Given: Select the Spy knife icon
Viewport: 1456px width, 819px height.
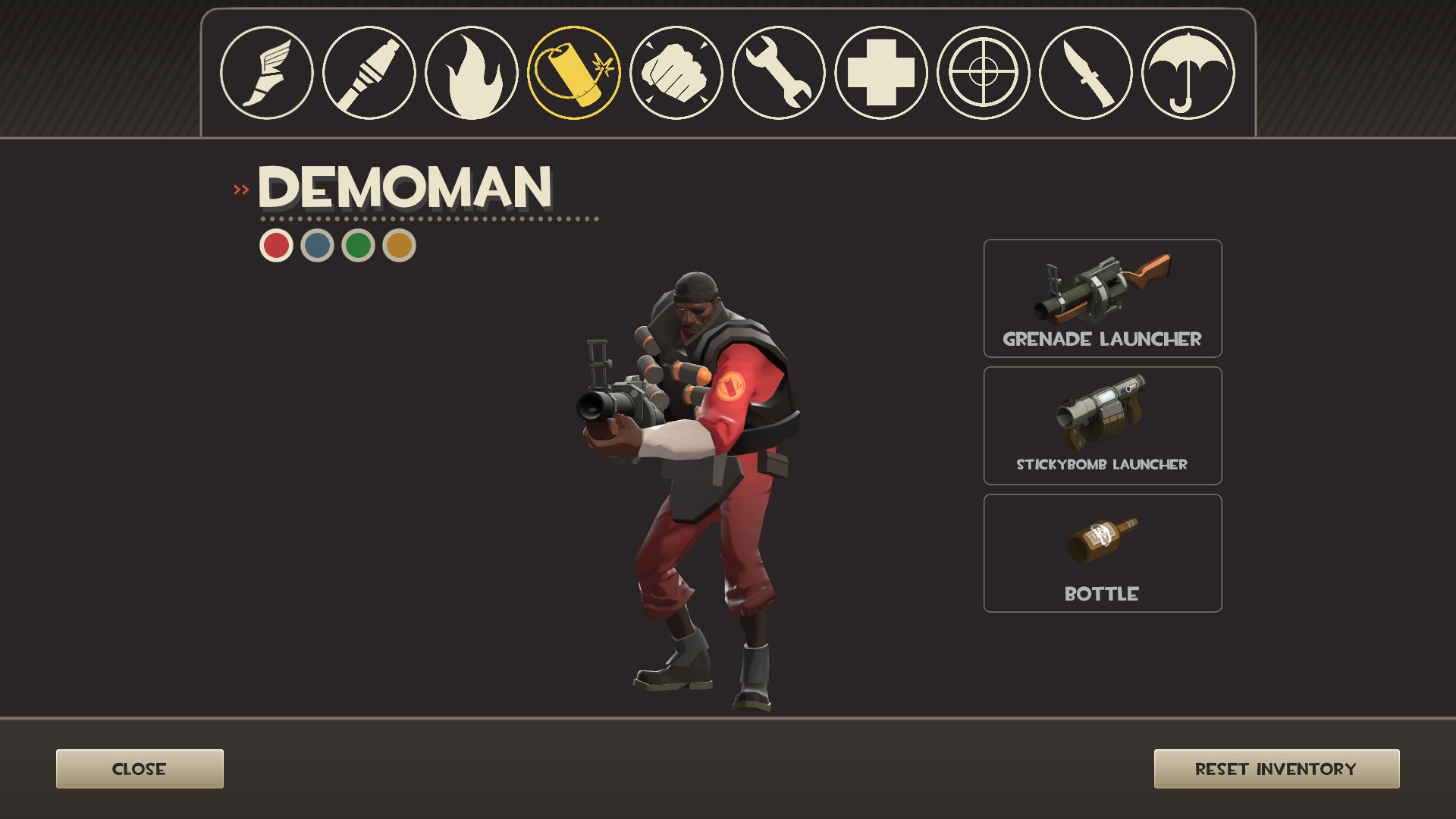Looking at the screenshot, I should [1083, 74].
